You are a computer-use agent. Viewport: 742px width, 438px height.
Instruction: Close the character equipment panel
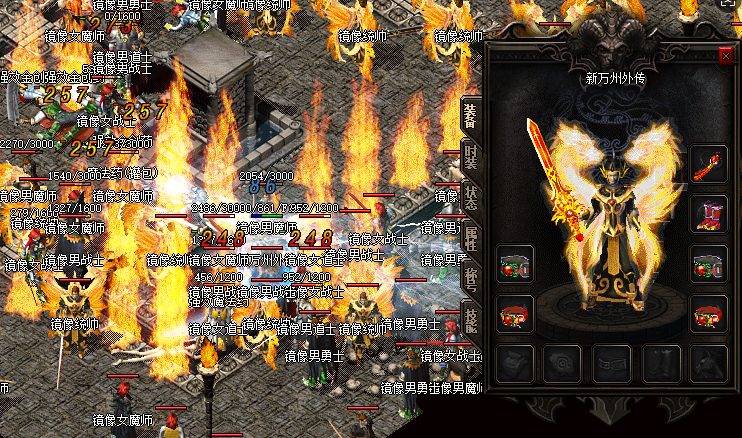pos(726,57)
